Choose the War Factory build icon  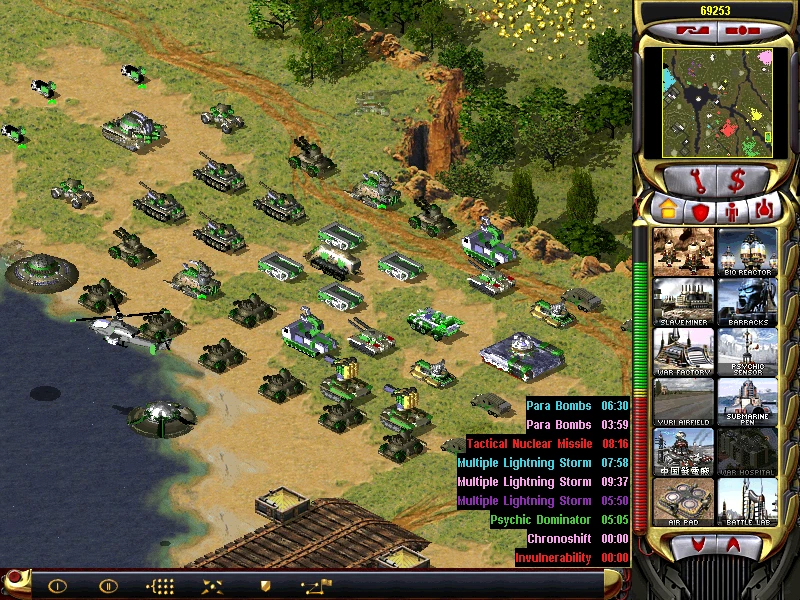pyautogui.click(x=684, y=352)
